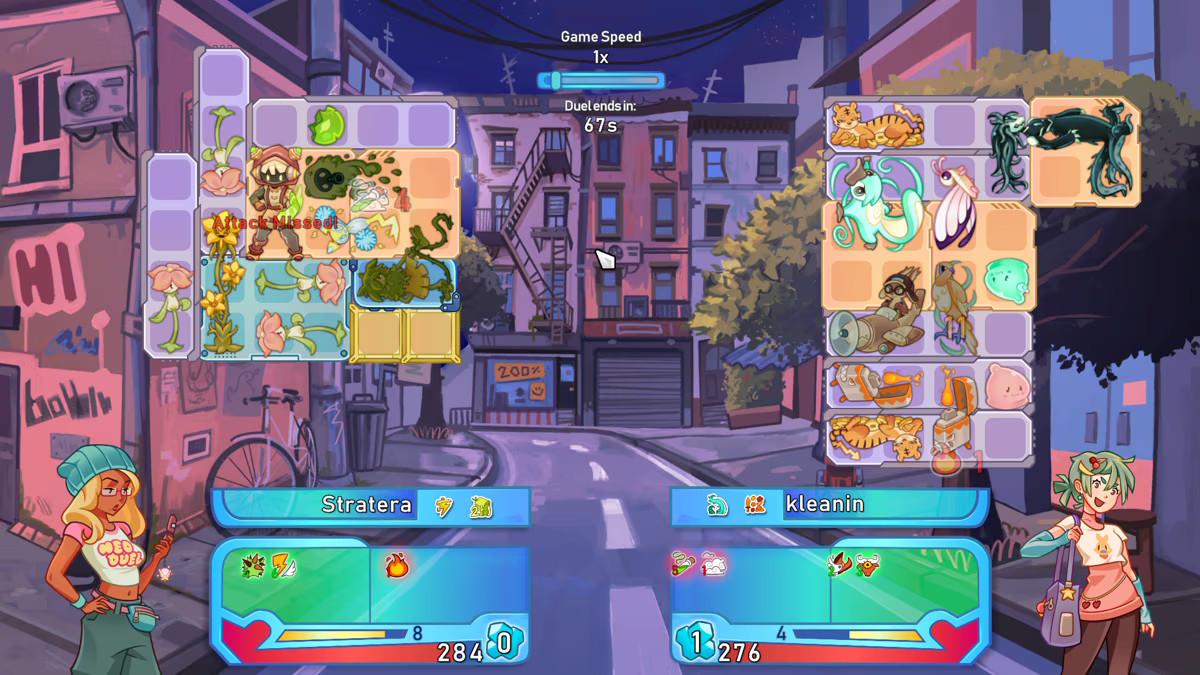Pick the teal sea dragon on kleanin's board
This screenshot has height=675, width=1200.
(871, 201)
